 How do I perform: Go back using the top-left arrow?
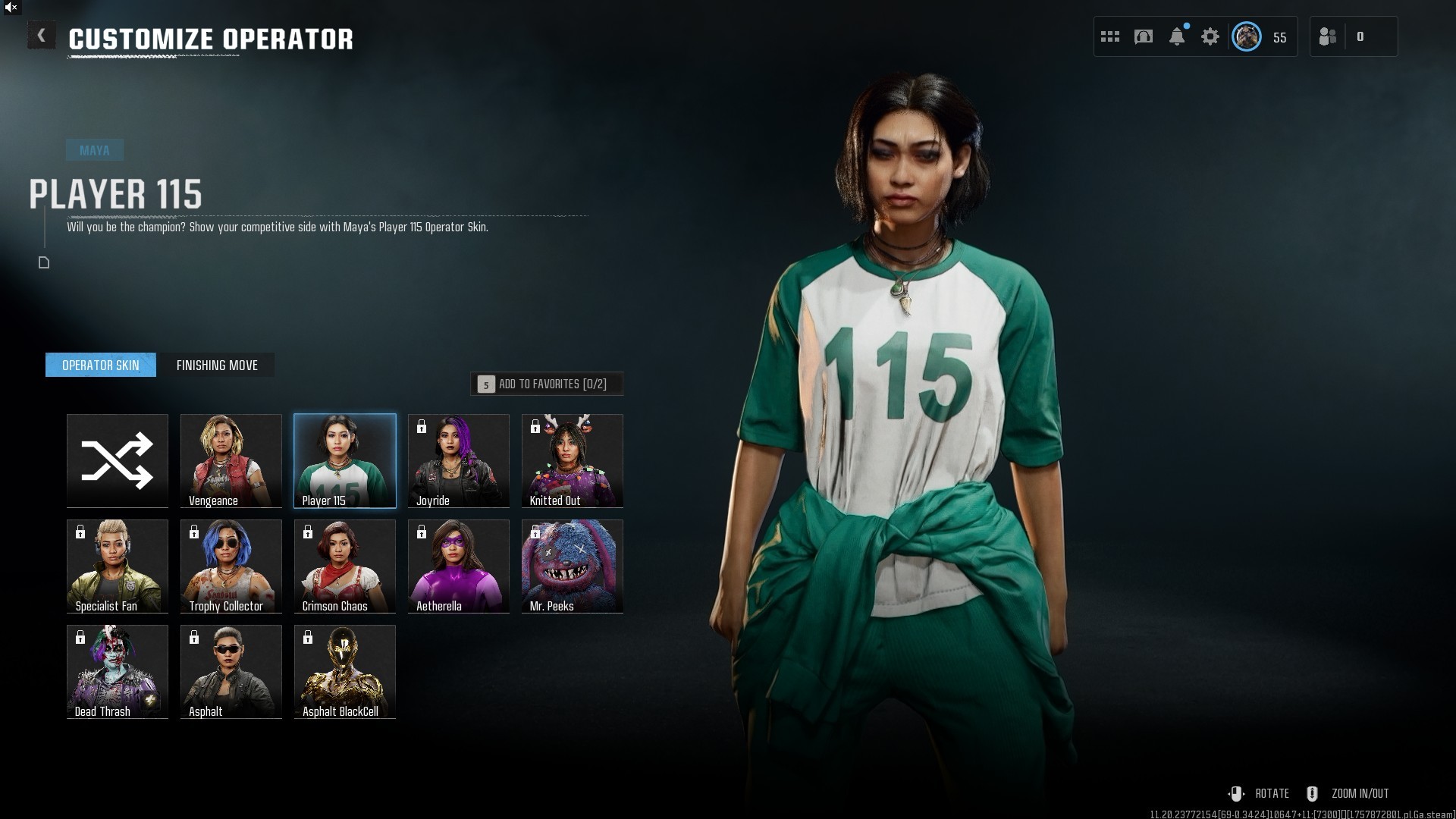(x=41, y=36)
